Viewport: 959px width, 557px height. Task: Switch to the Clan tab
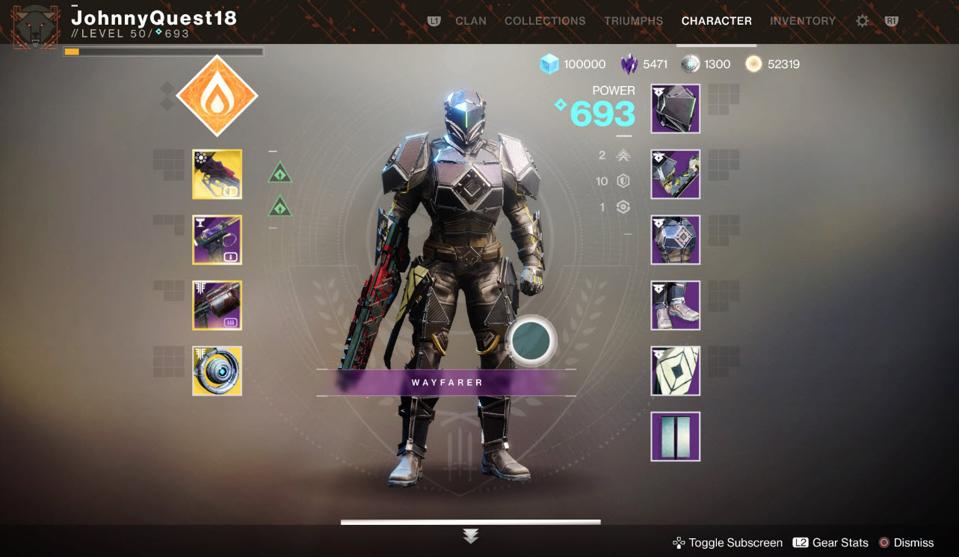[x=471, y=21]
